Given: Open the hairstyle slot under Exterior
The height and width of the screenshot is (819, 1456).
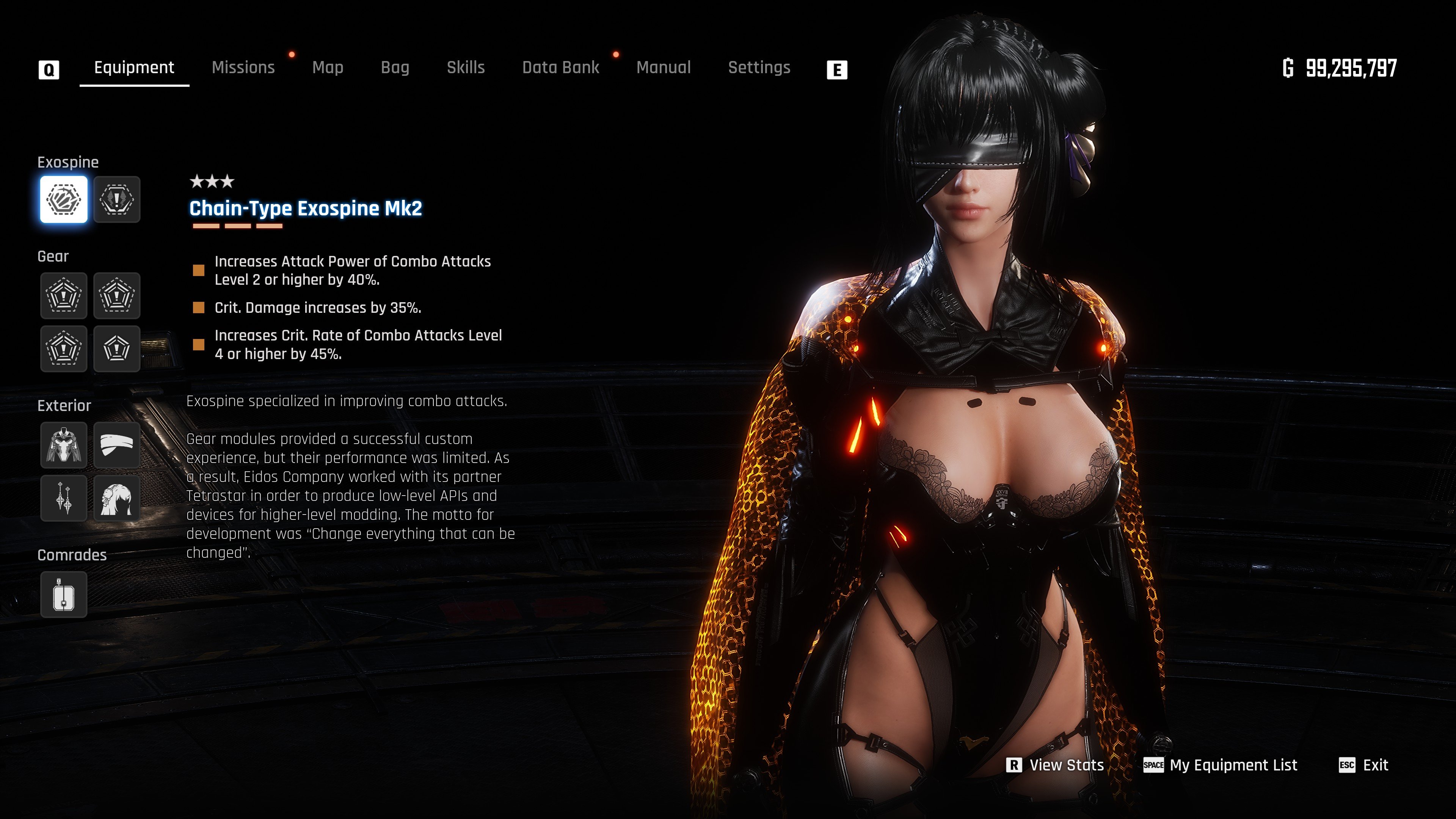Looking at the screenshot, I should [117, 498].
